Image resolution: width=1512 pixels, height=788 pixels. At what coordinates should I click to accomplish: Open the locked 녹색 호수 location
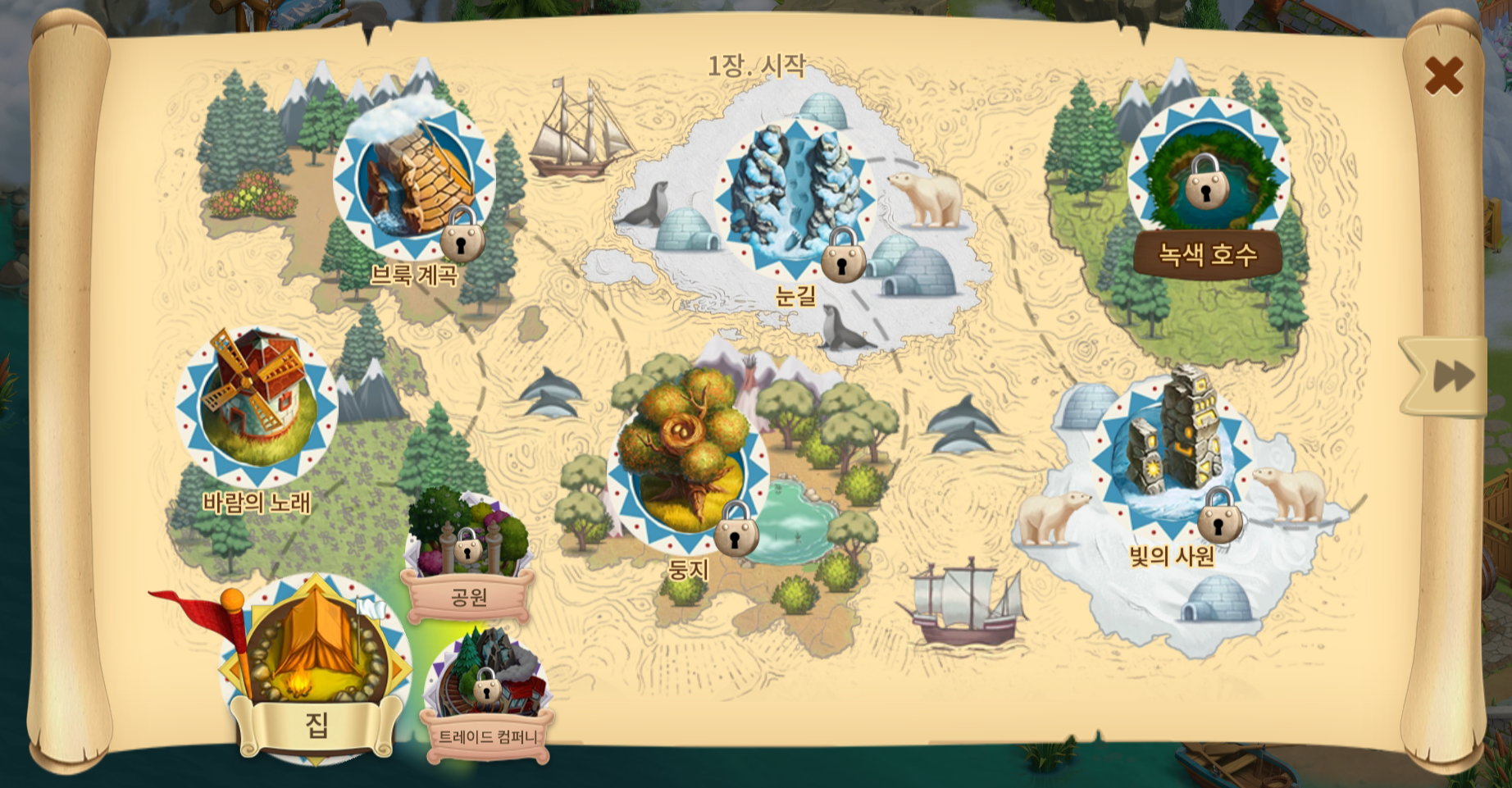pyautogui.click(x=1207, y=178)
